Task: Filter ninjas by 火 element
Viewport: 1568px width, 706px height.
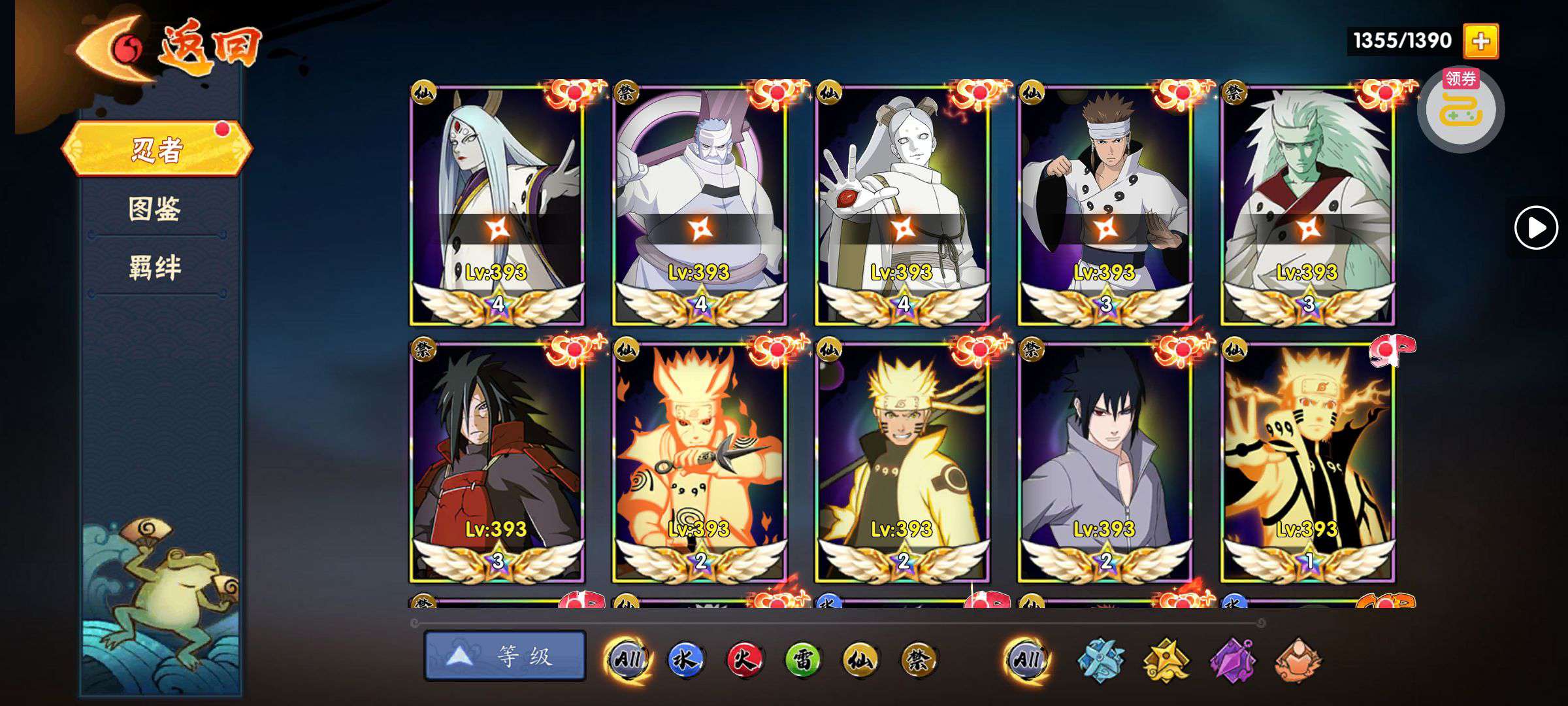Action: click(743, 659)
